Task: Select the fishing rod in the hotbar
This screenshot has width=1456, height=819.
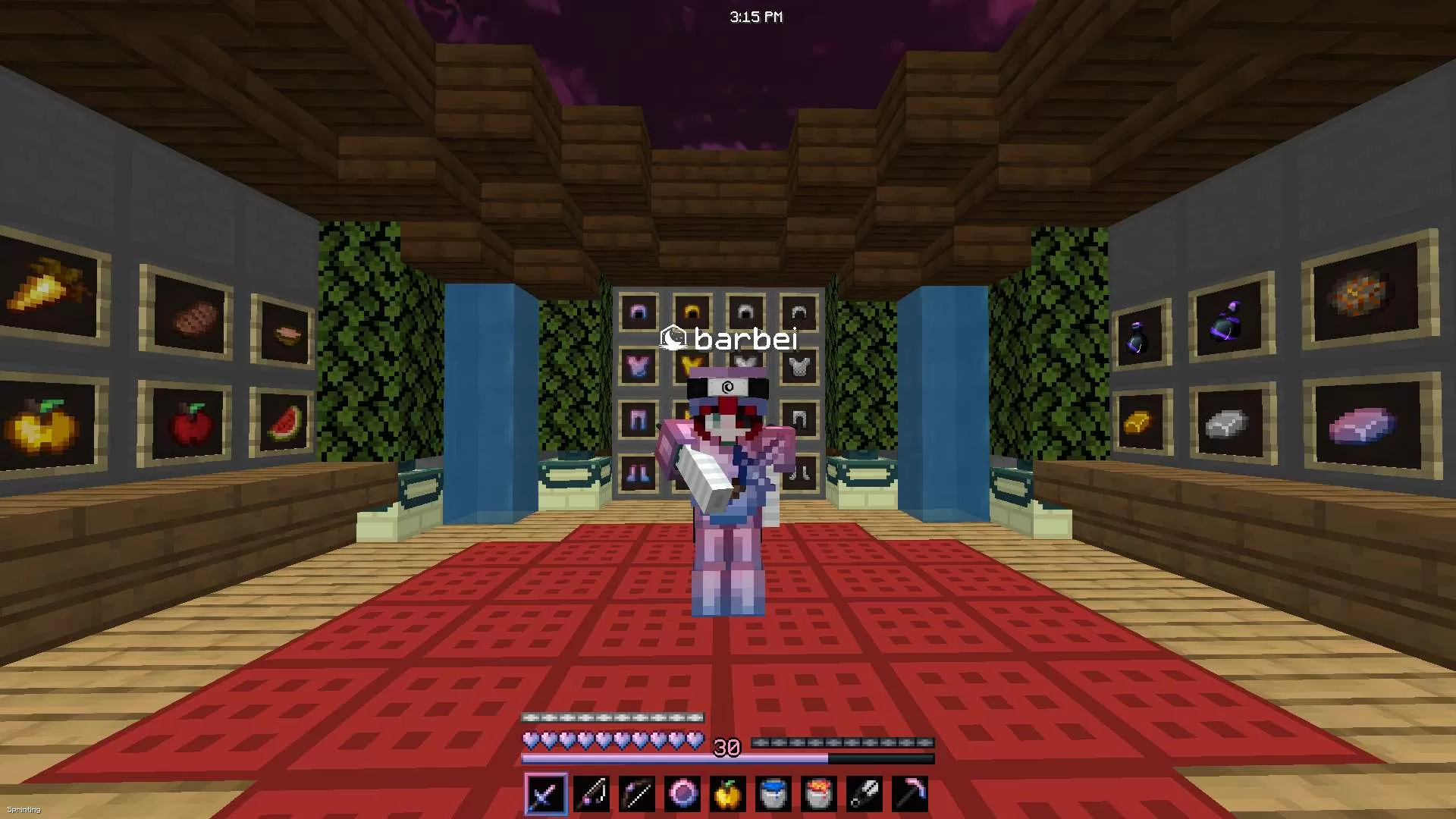Action: coord(591,792)
